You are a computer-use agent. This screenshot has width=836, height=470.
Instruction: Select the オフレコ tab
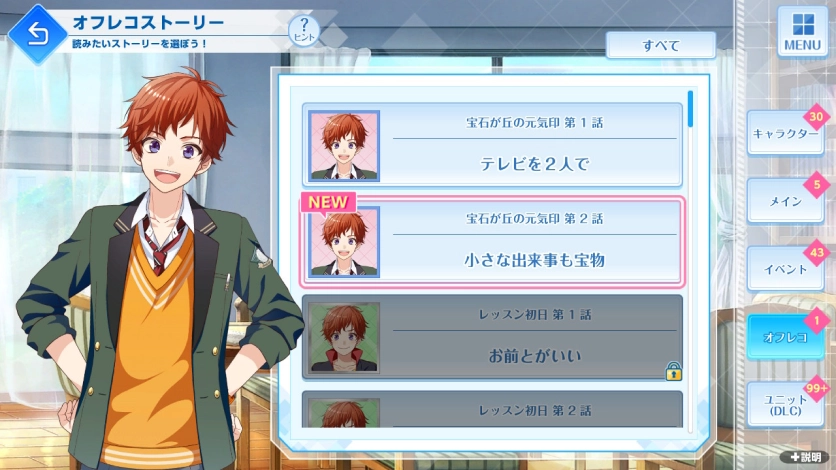(785, 336)
